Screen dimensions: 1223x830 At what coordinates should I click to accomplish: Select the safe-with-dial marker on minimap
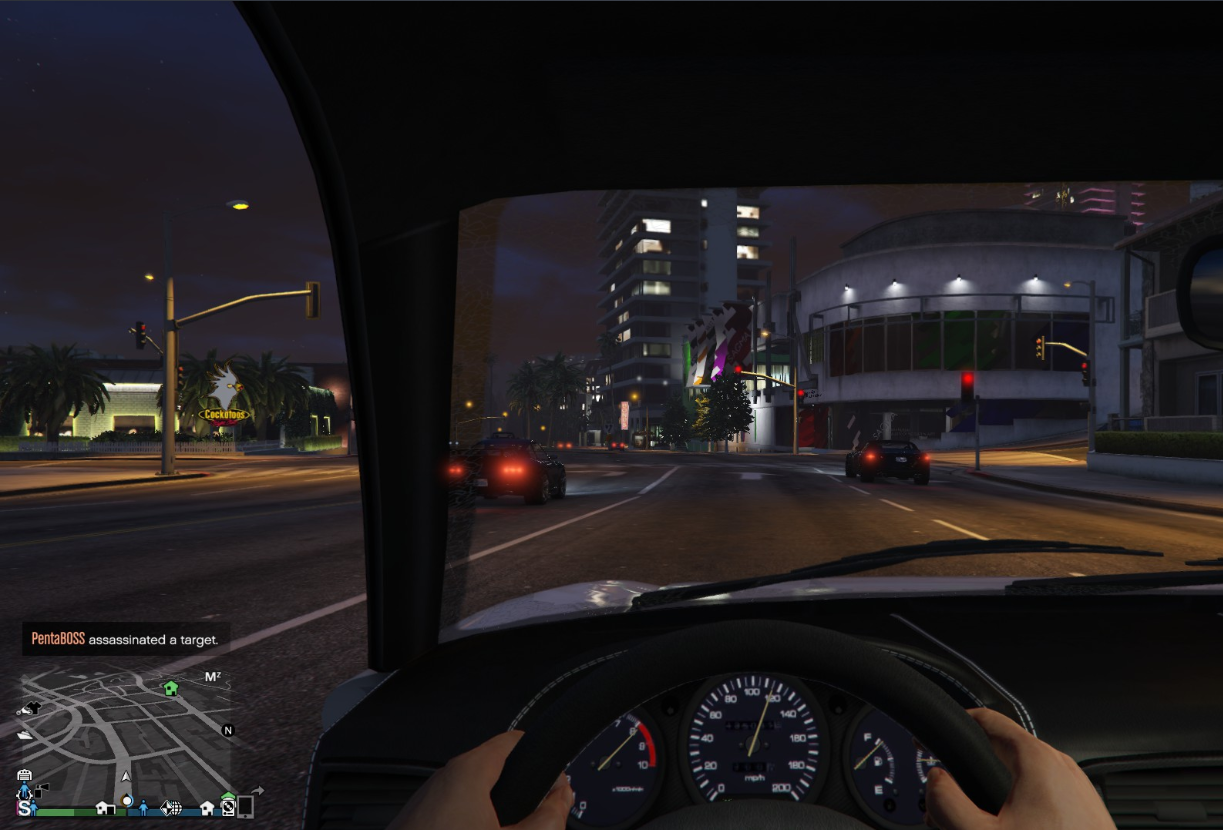228,806
